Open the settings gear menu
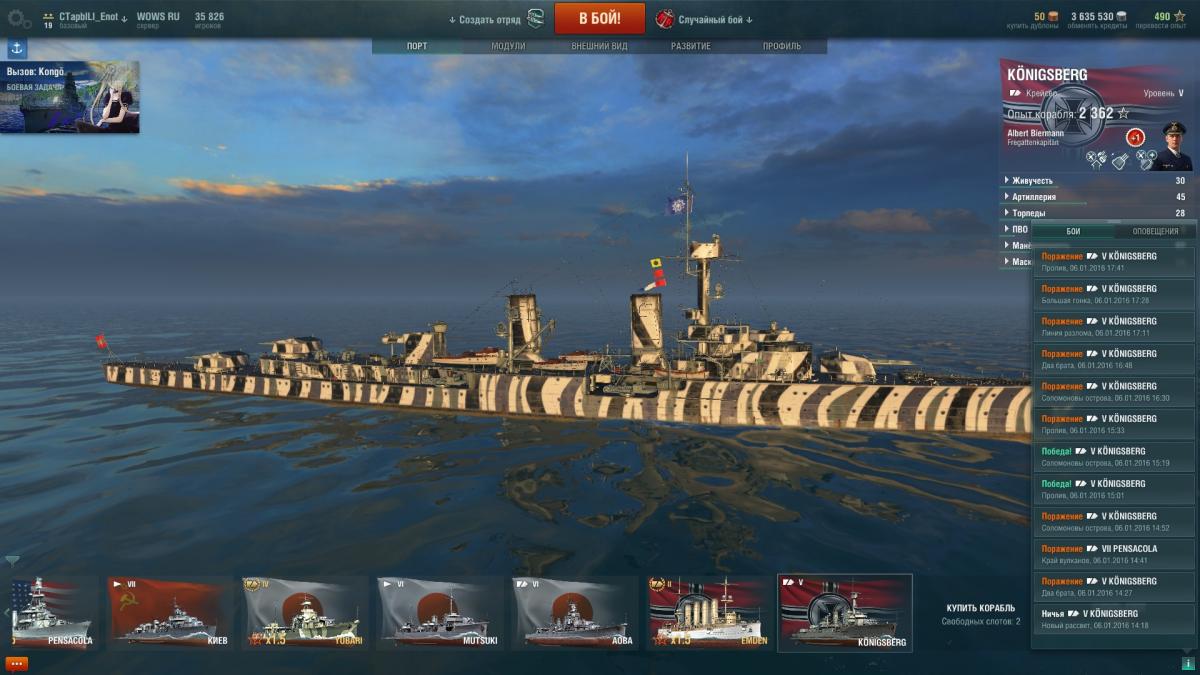Image resolution: width=1200 pixels, height=675 pixels. 19,18
